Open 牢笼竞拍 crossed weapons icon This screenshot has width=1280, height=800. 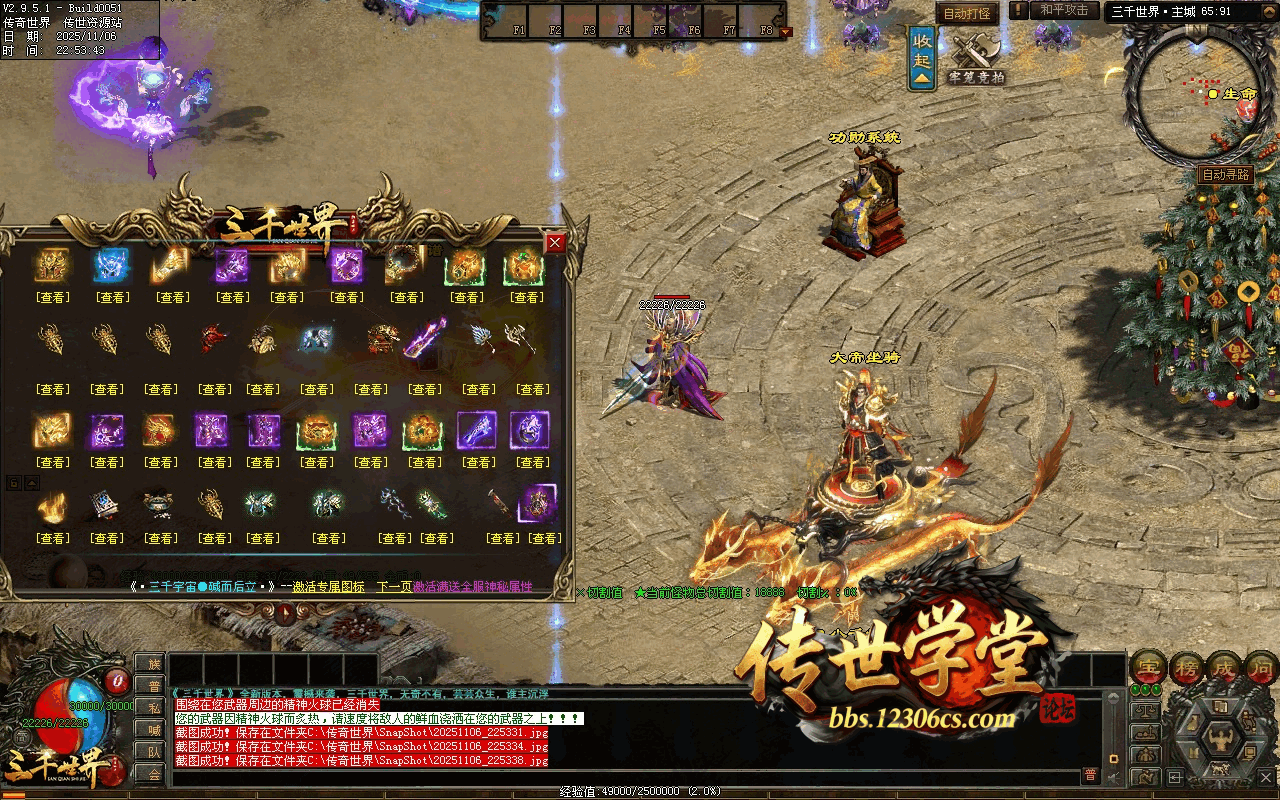(974, 58)
